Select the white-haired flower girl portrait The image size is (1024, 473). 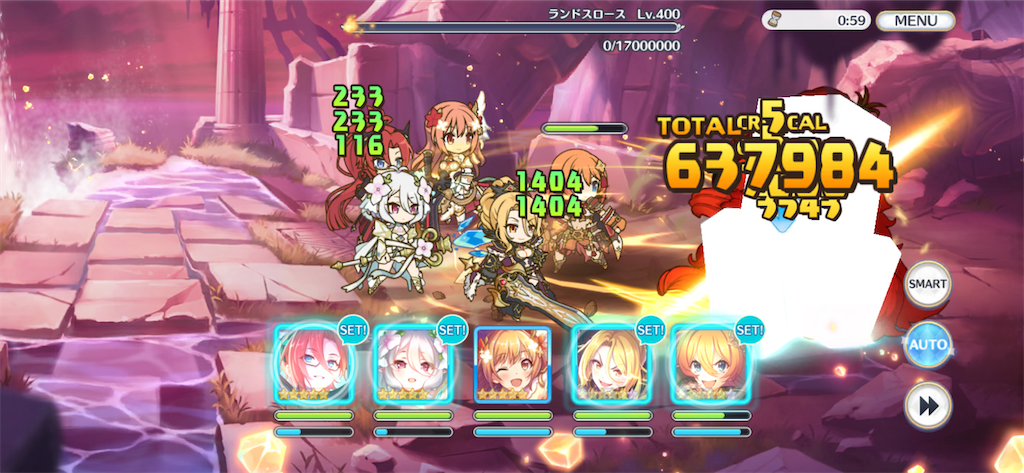pos(412,365)
